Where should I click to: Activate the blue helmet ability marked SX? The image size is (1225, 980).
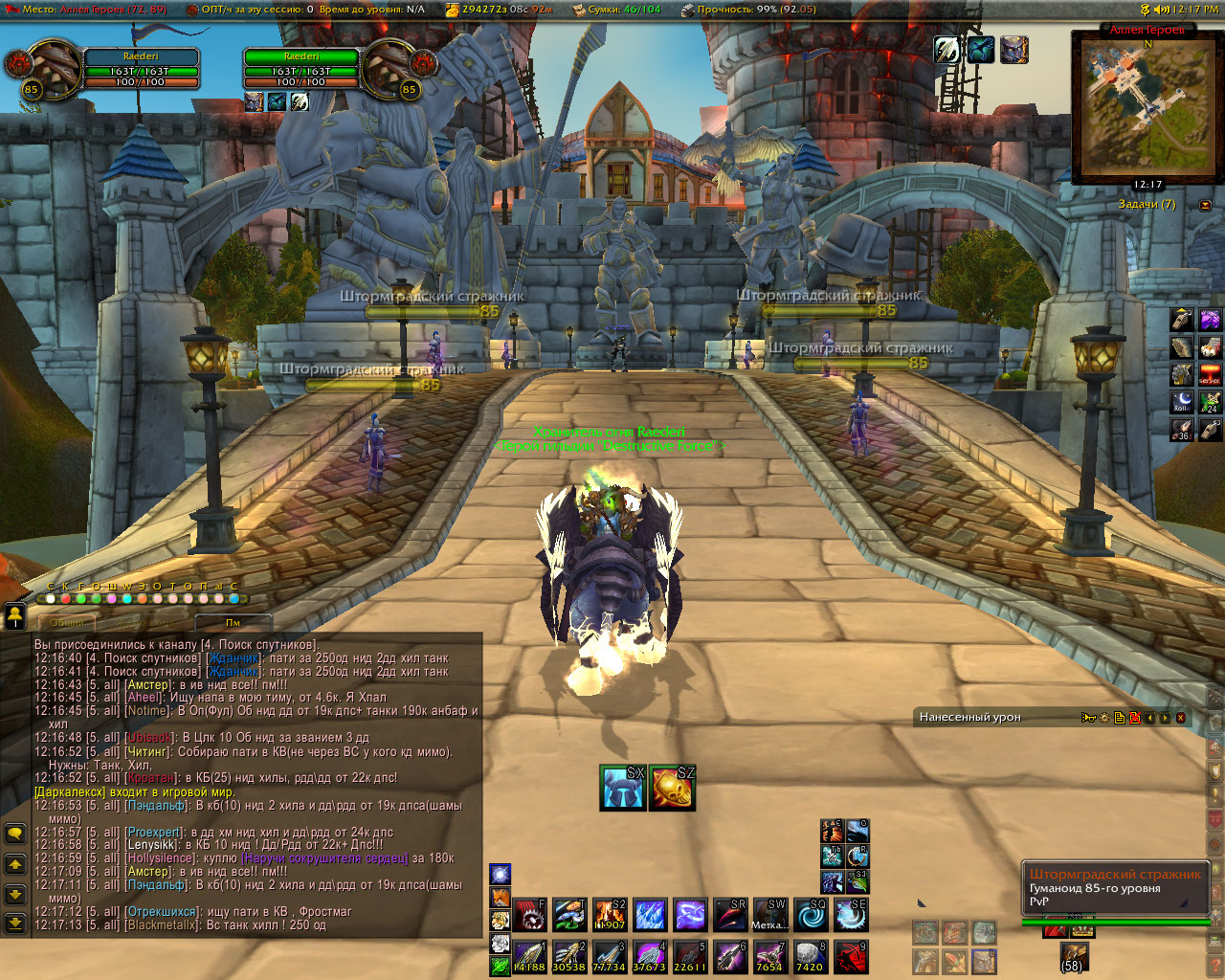[x=622, y=788]
